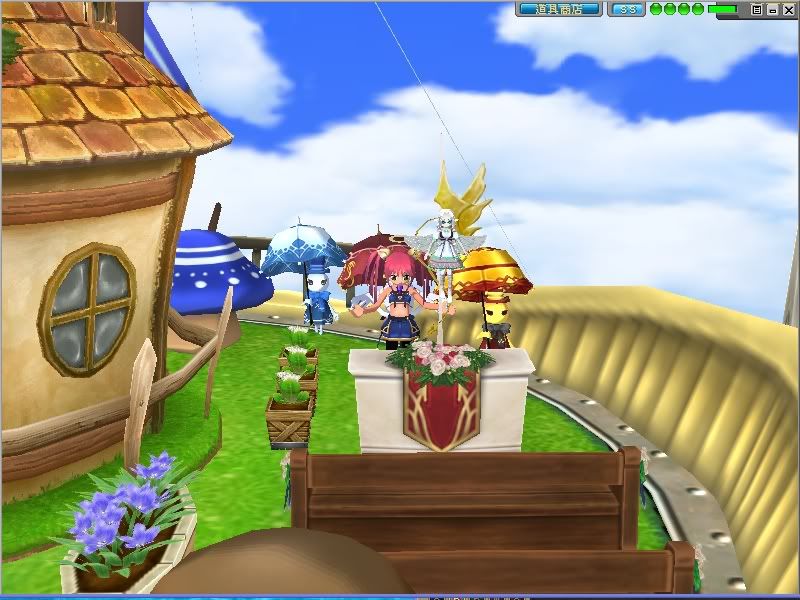Click the SS screenshot button
The image size is (800, 600).
pyautogui.click(x=627, y=9)
